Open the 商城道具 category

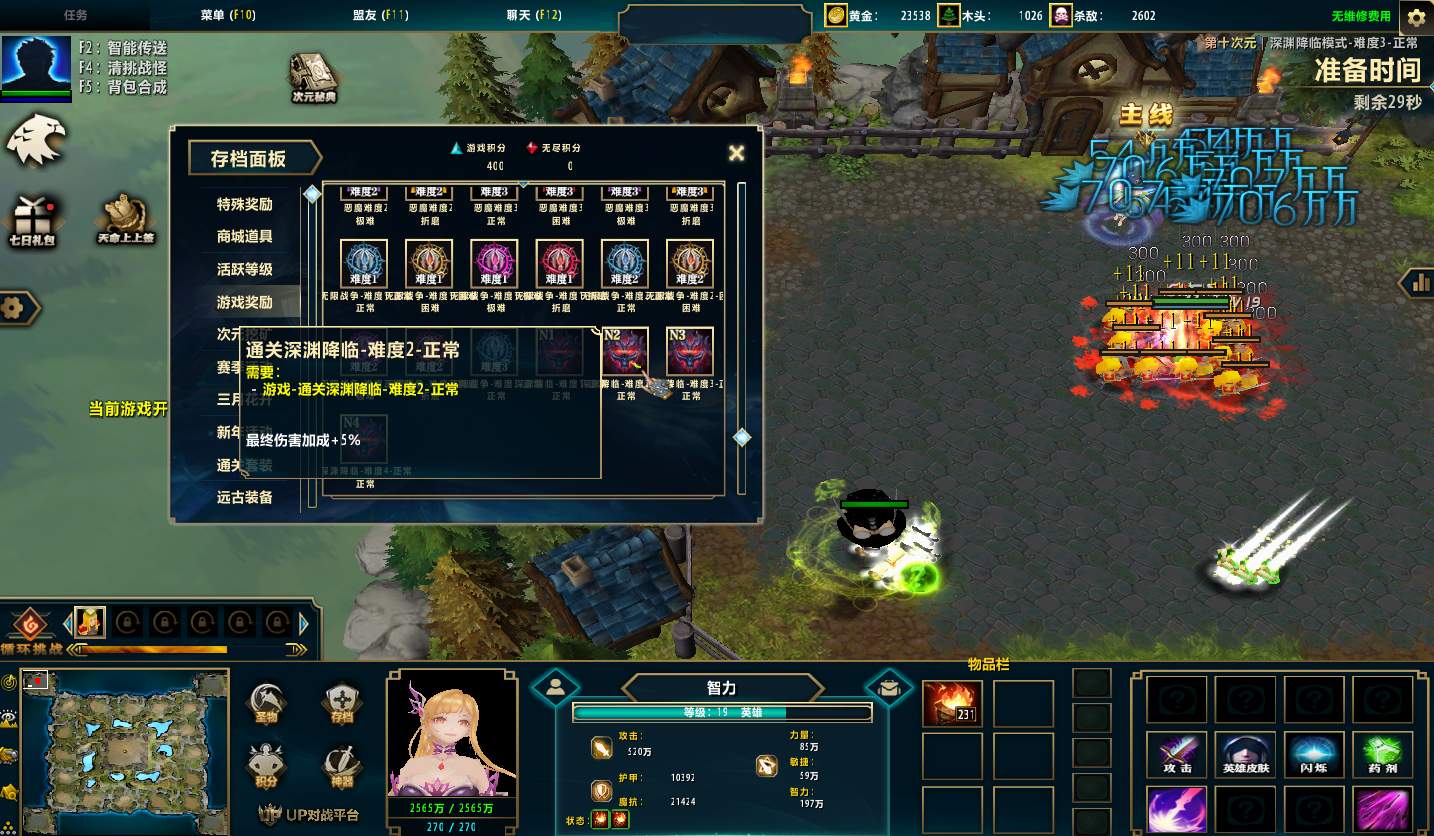point(245,237)
